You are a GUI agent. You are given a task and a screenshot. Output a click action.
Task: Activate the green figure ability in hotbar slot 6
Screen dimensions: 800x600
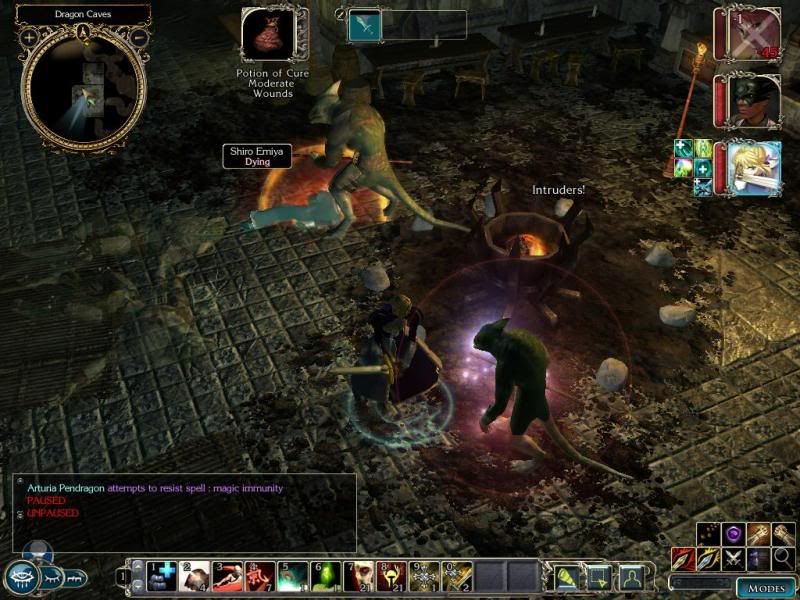point(325,576)
